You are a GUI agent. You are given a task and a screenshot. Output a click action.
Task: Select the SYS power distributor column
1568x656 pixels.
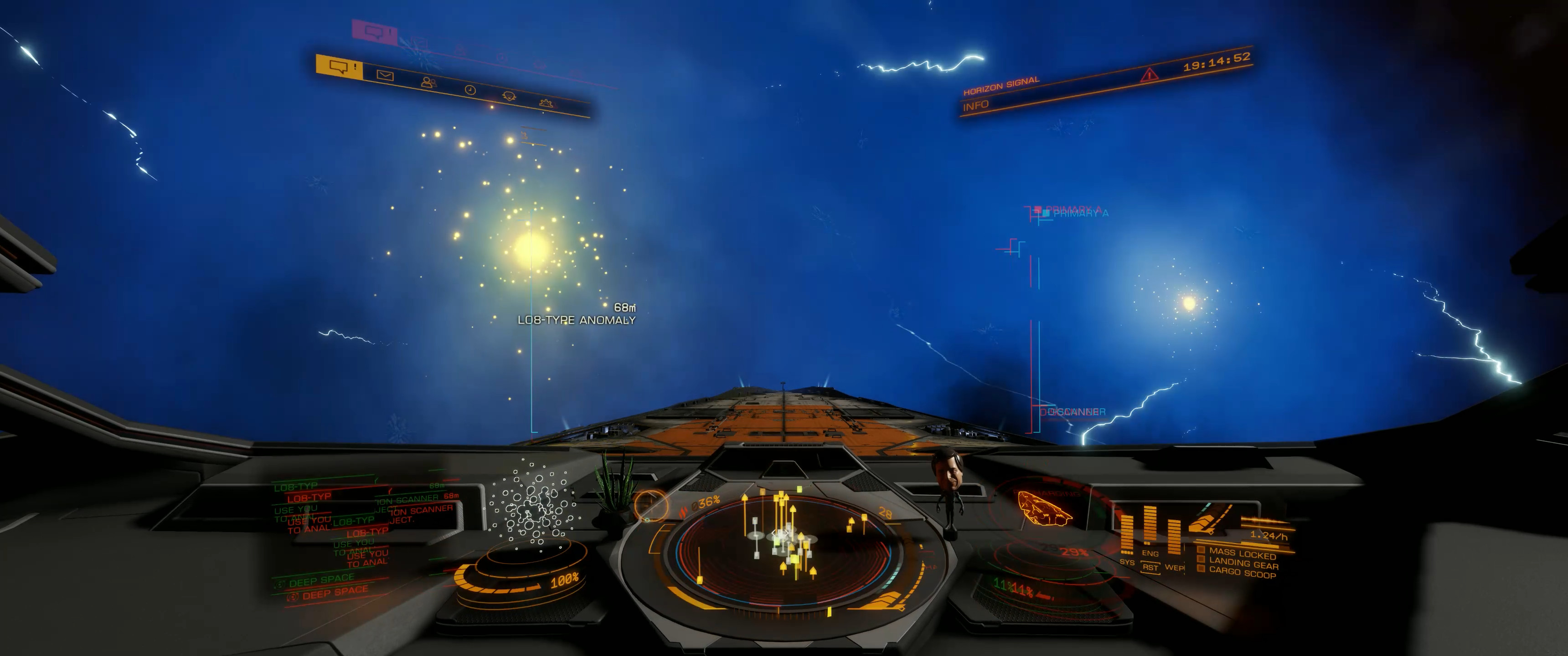click(x=1127, y=537)
